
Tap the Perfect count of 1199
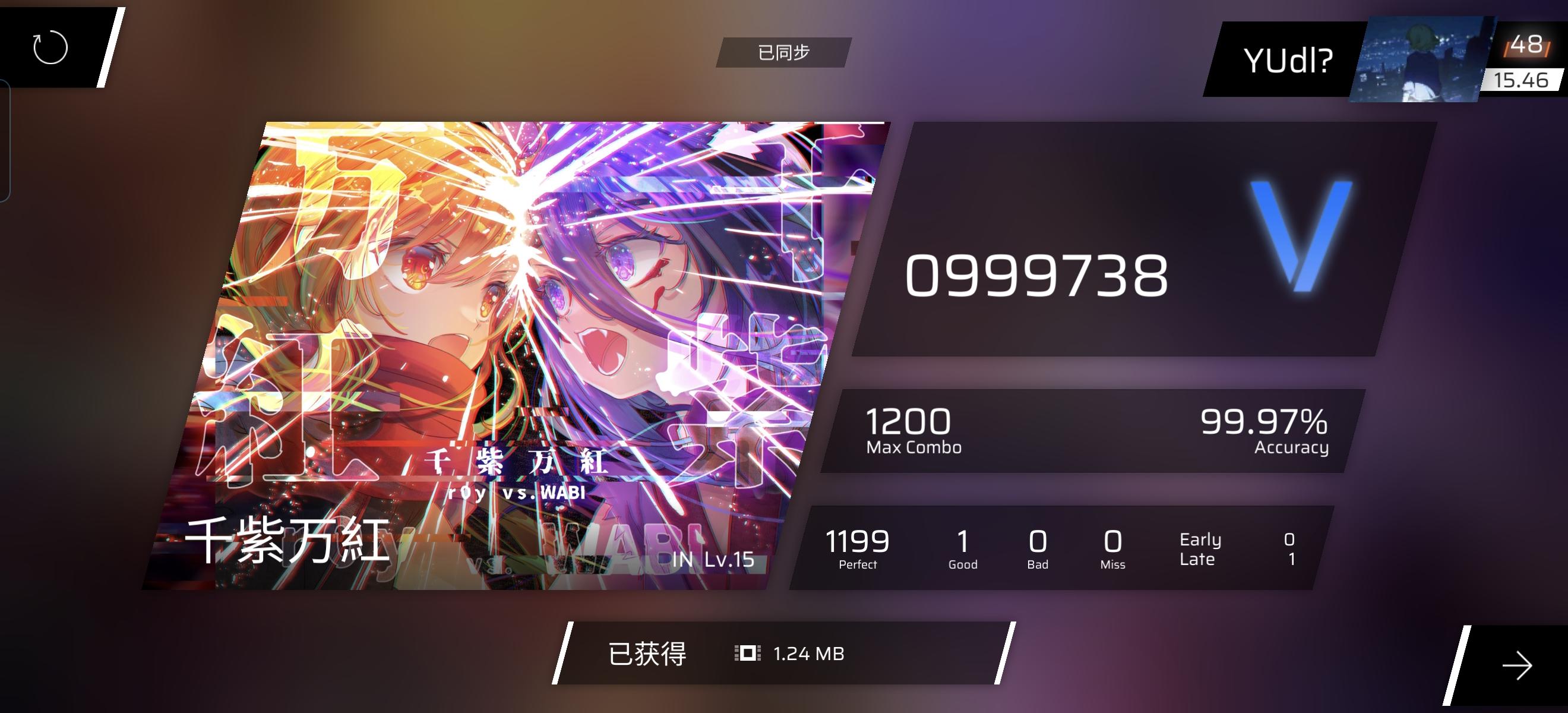(x=858, y=545)
